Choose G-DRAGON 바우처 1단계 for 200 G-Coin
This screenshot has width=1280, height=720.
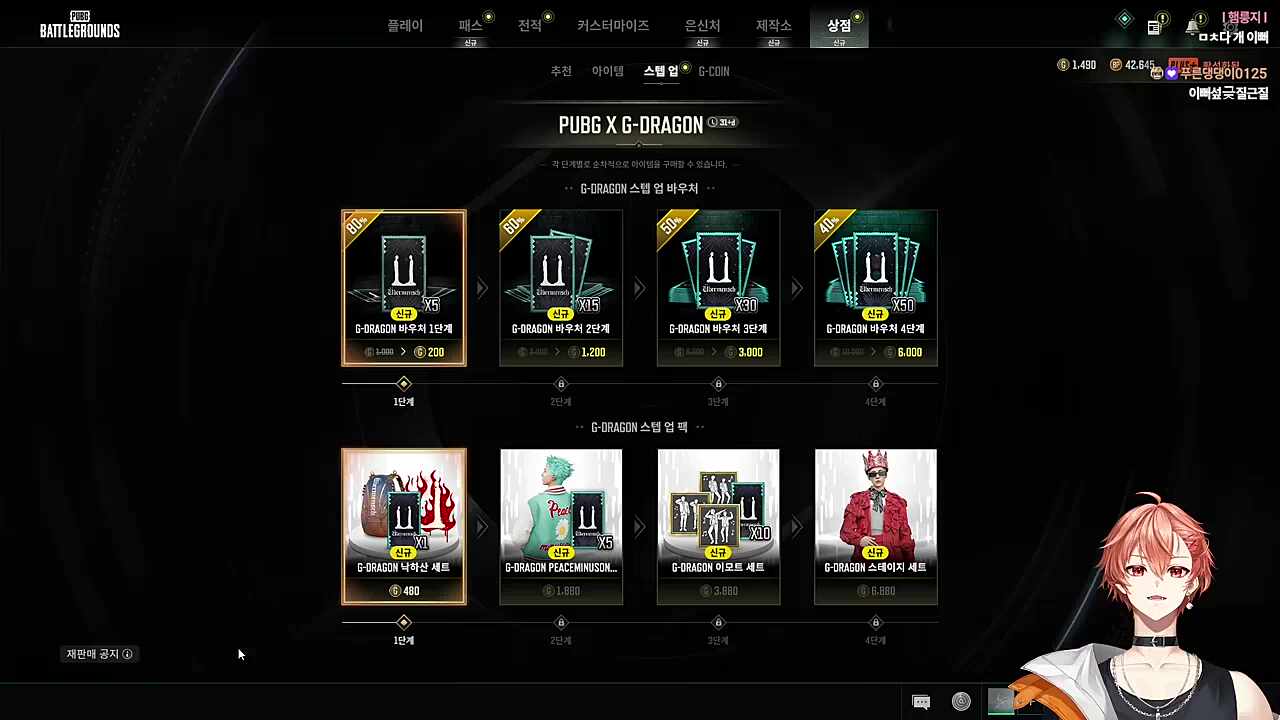coord(404,288)
